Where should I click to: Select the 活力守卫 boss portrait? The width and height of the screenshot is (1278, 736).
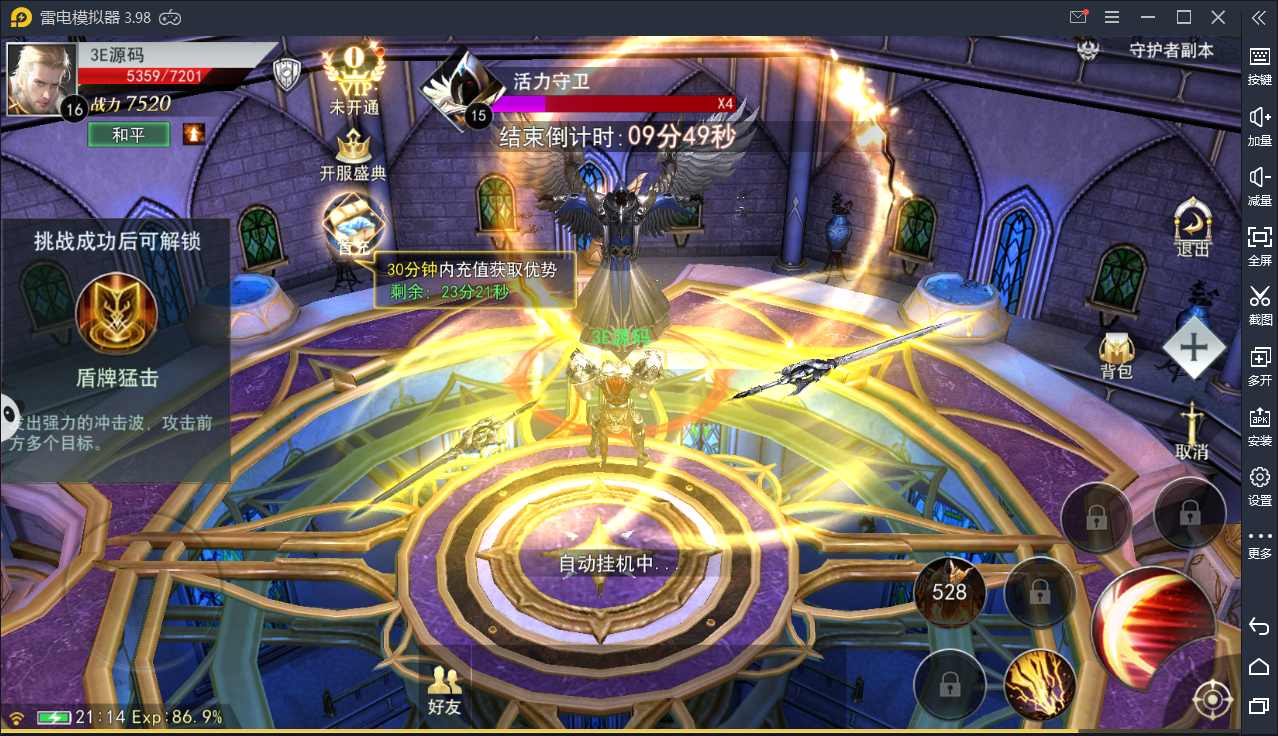click(x=456, y=90)
